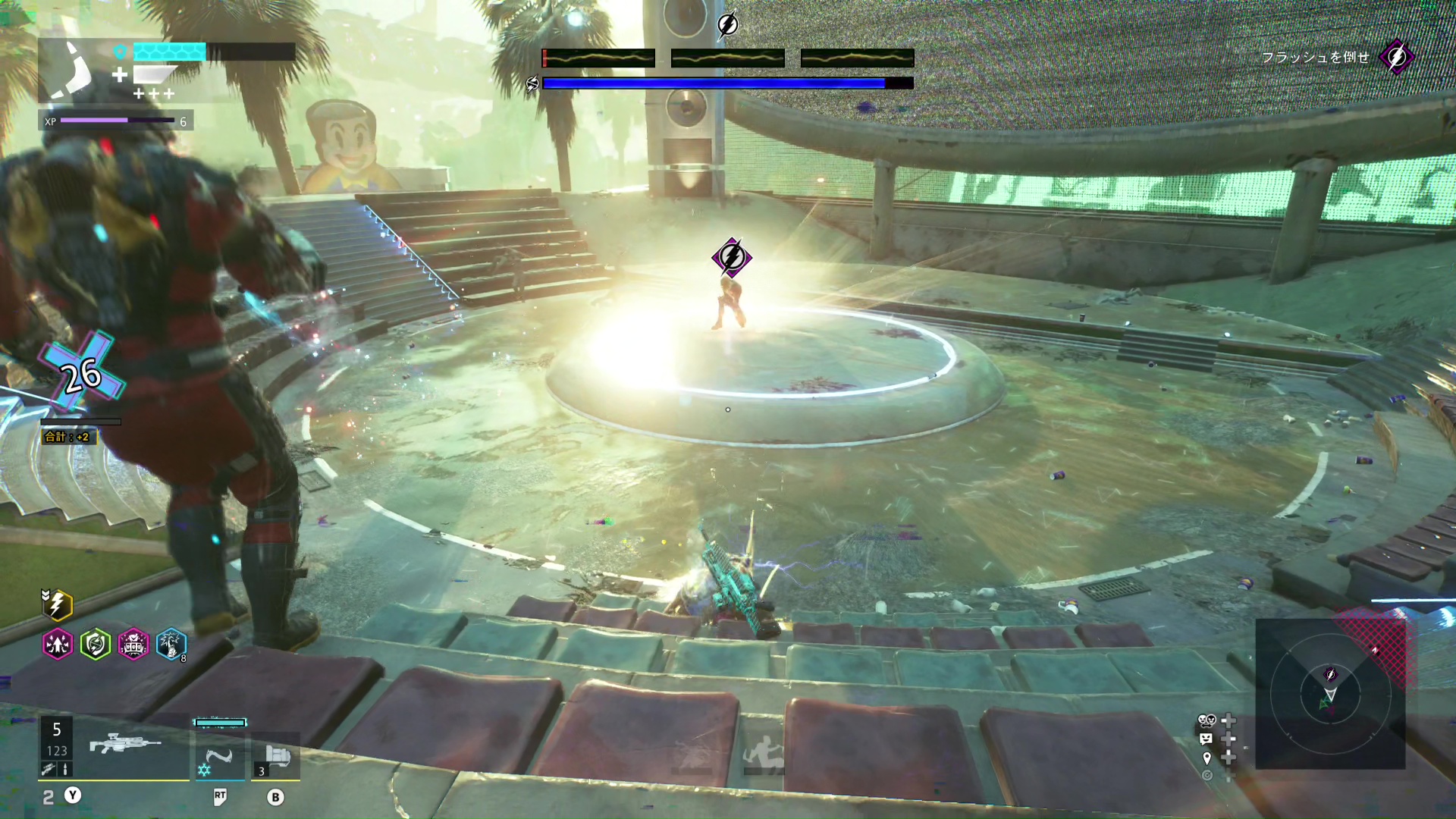Click the target ring shortcut icon
The height and width of the screenshot is (819, 1456).
[x=1207, y=775]
